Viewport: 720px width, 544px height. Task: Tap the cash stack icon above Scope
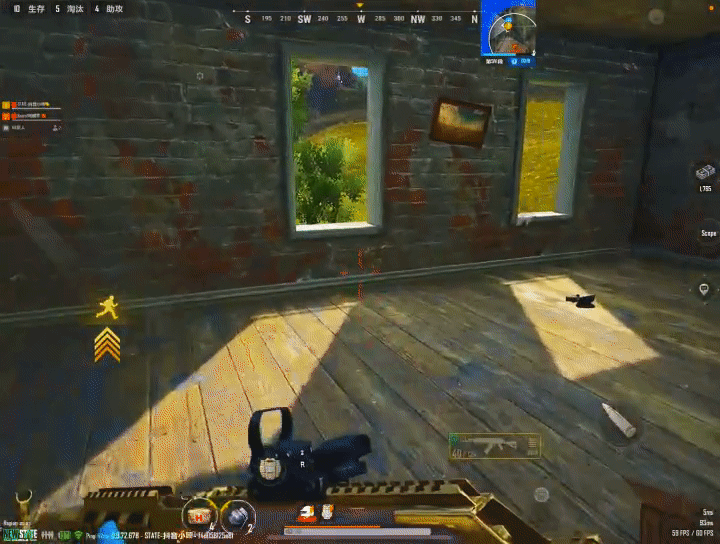pyautogui.click(x=705, y=172)
